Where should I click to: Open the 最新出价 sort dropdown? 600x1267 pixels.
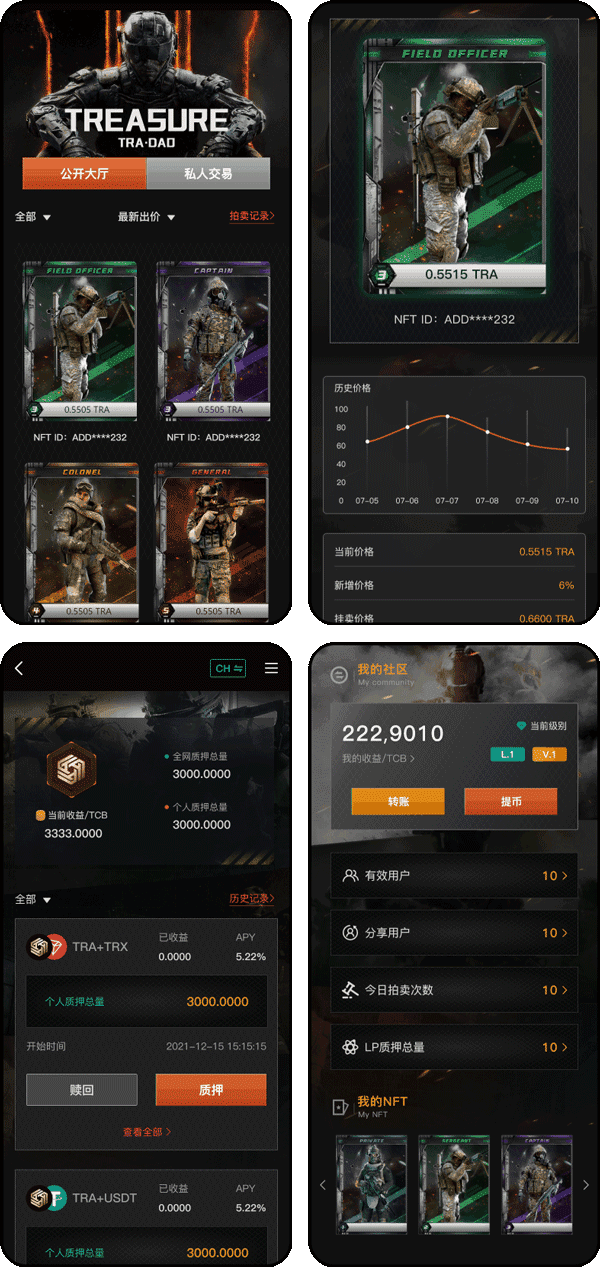146,217
